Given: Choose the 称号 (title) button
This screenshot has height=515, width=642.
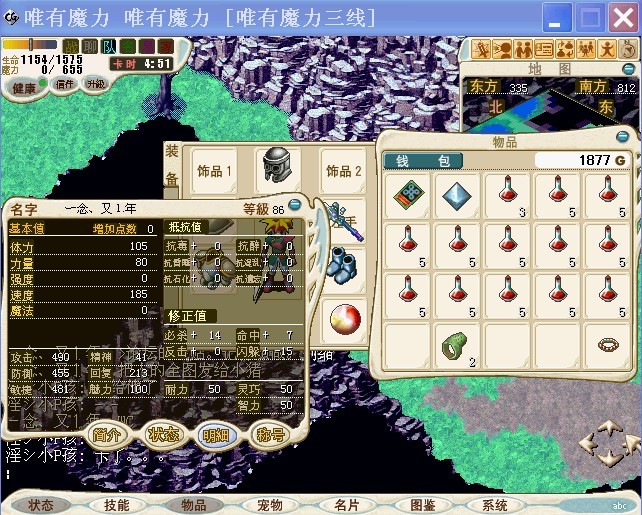Looking at the screenshot, I should coord(271,434).
